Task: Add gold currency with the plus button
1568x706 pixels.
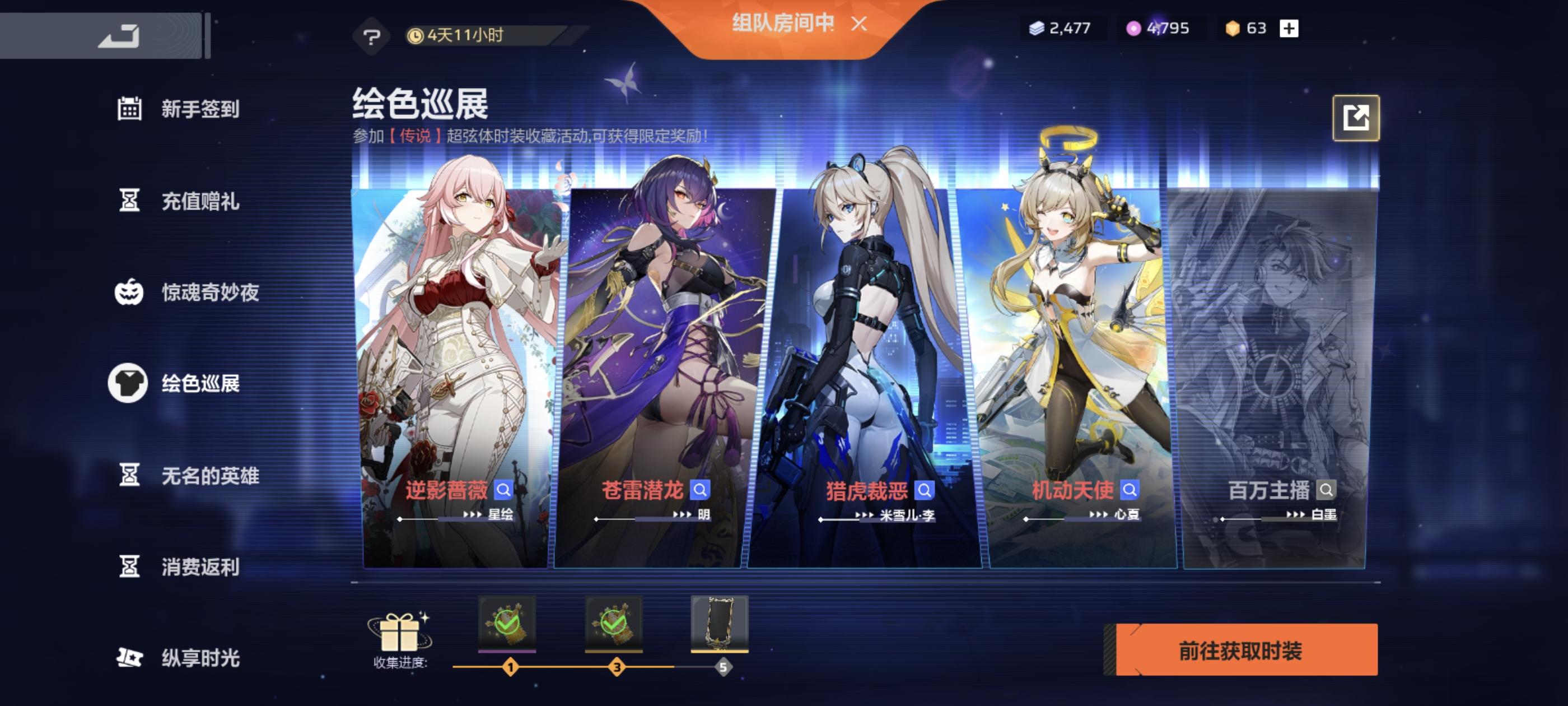Action: tap(1290, 28)
